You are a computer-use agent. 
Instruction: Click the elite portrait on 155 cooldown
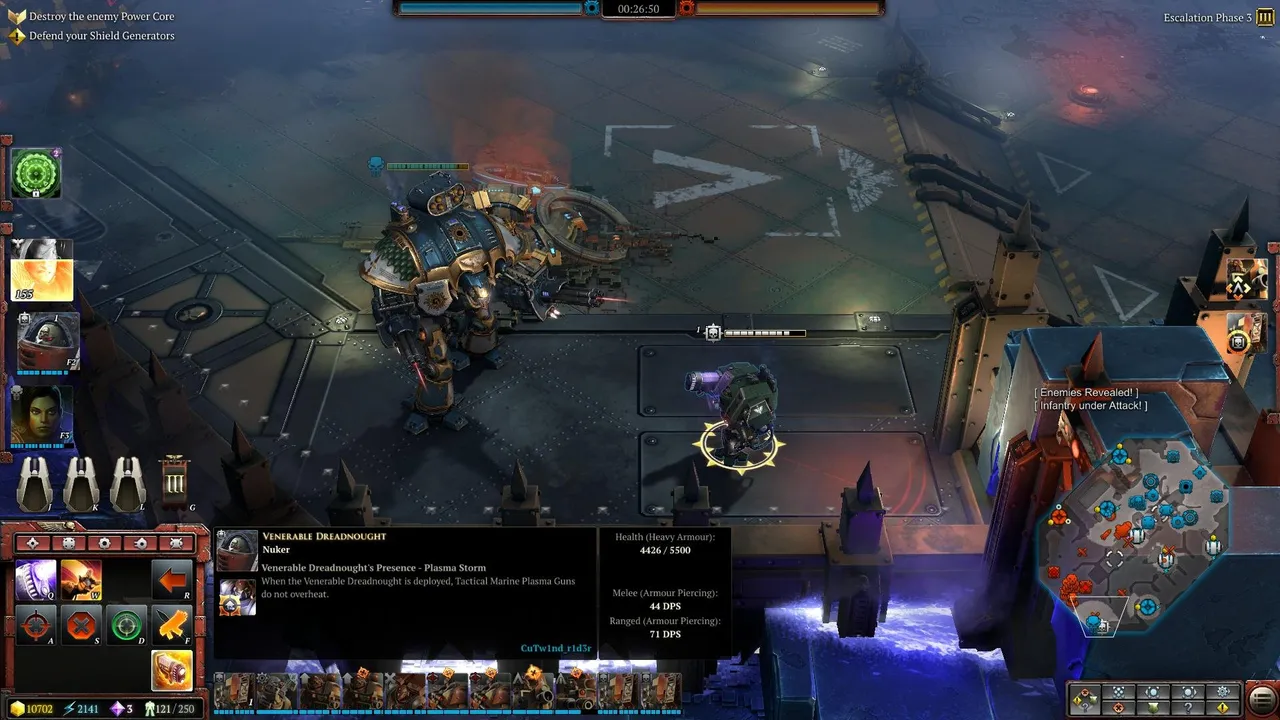coord(41,269)
